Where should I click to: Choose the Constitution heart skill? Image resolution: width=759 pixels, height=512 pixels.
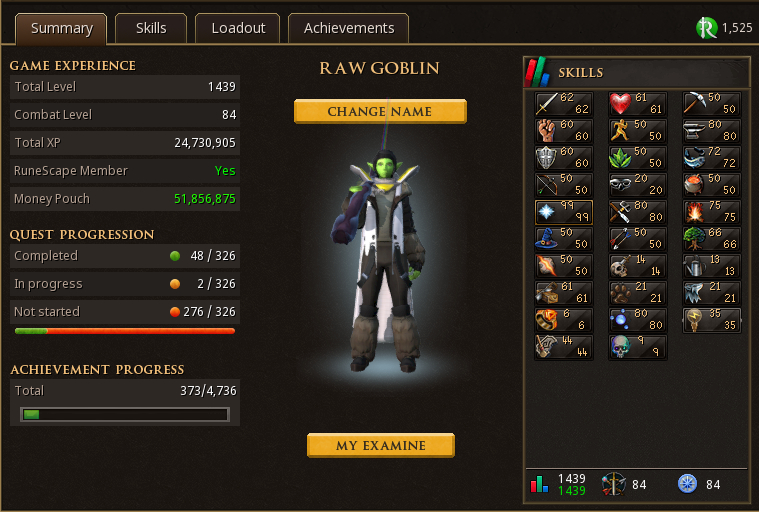coord(638,104)
